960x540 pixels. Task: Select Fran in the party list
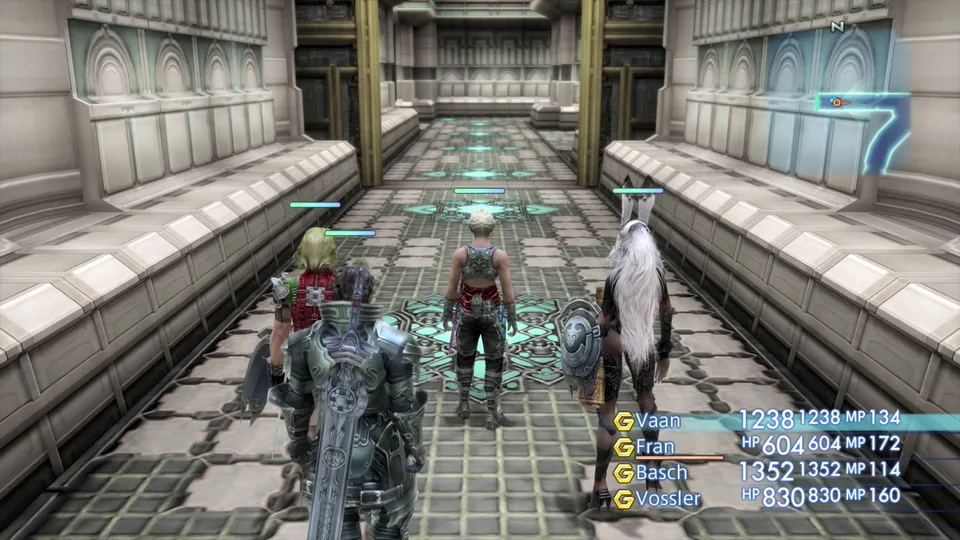[655, 446]
